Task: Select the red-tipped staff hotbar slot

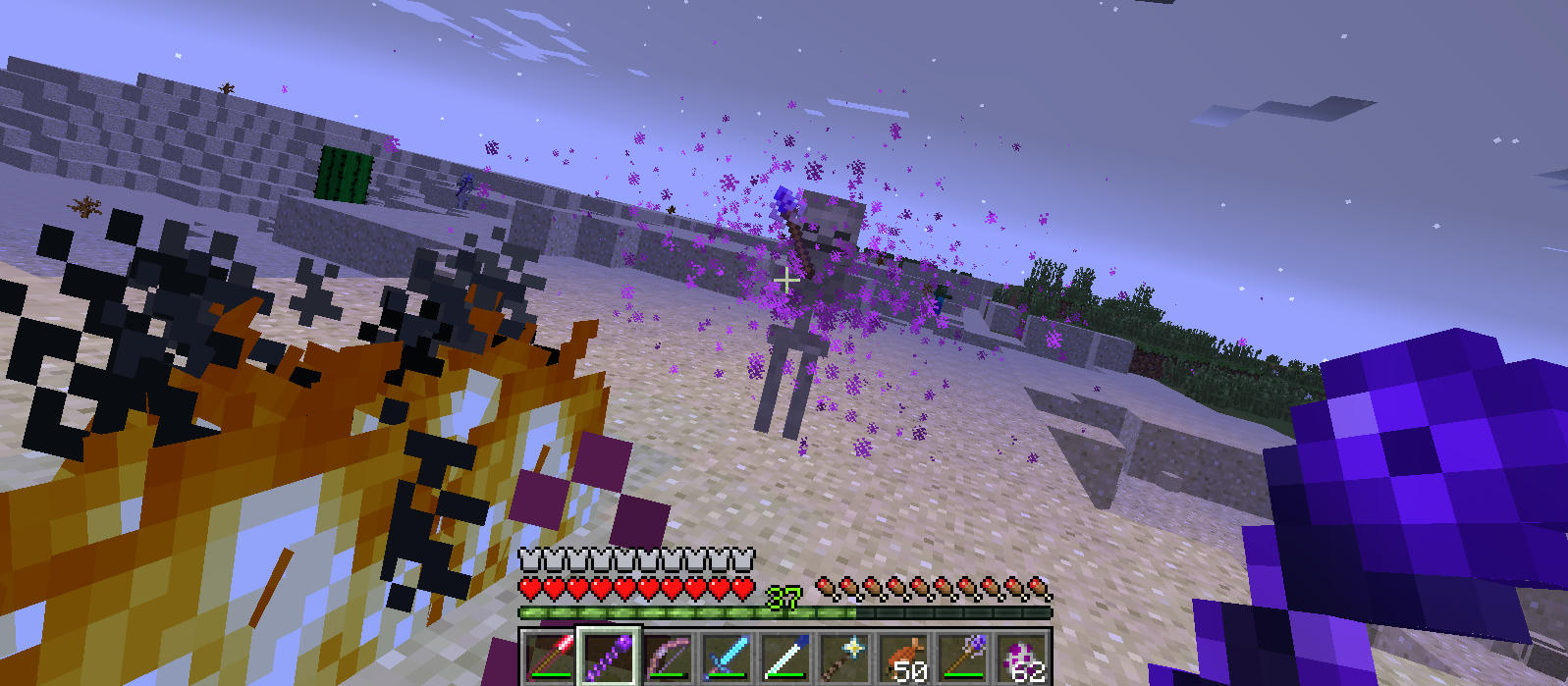Action: tap(548, 657)
